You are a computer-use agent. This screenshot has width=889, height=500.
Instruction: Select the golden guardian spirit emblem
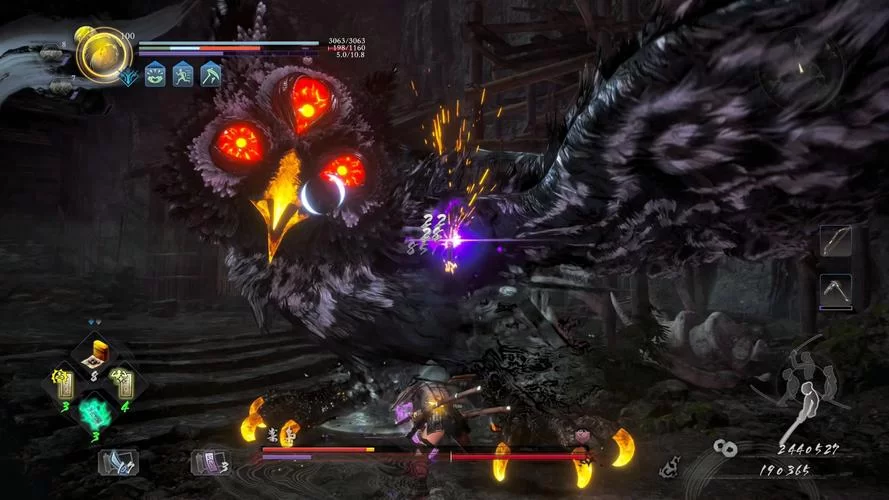pyautogui.click(x=102, y=54)
